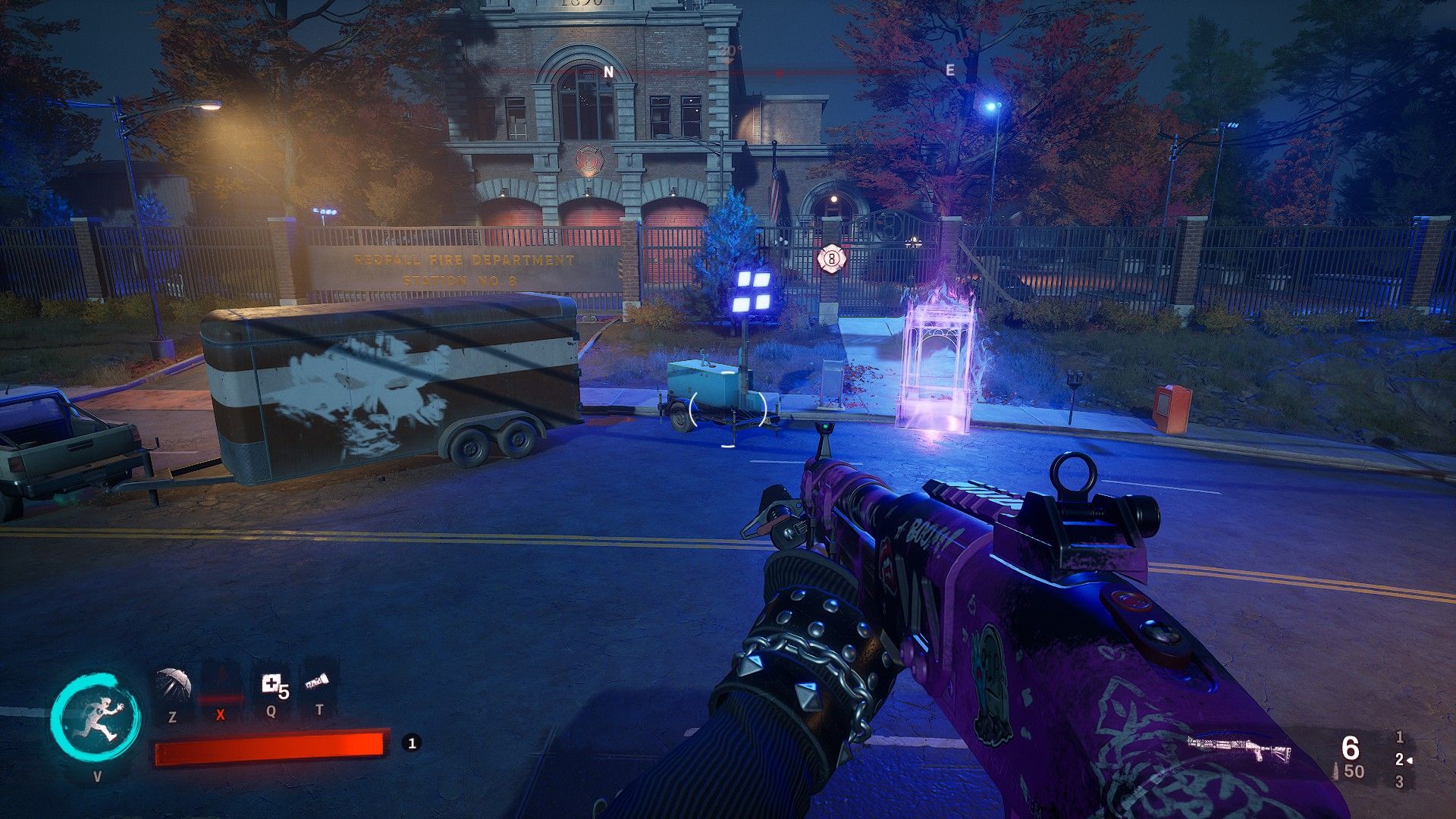Switch to weapon slot 3
The width and height of the screenshot is (1456, 819).
(1399, 781)
